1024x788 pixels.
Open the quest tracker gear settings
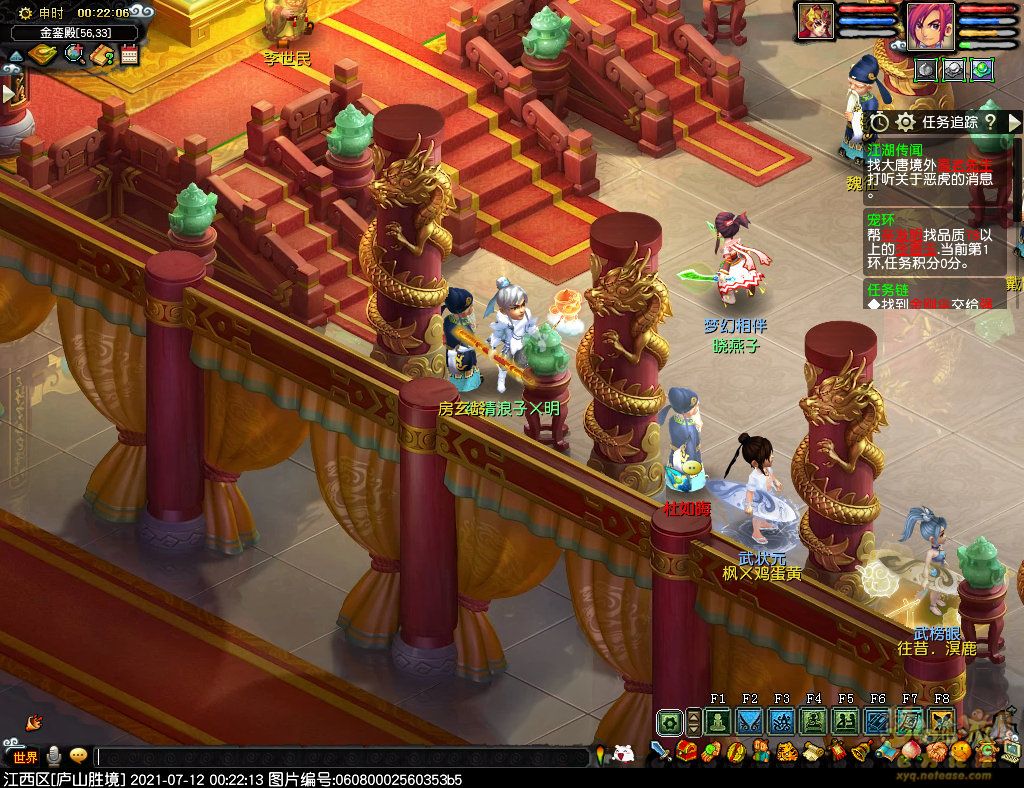(x=905, y=122)
